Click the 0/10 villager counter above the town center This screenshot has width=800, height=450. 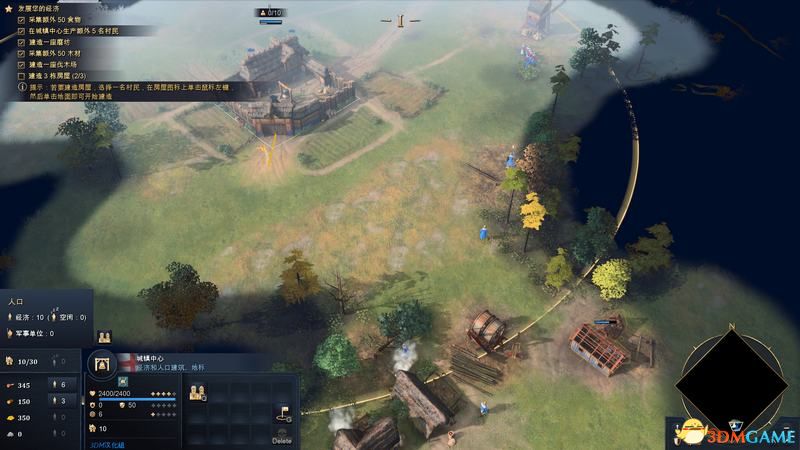coord(271,13)
